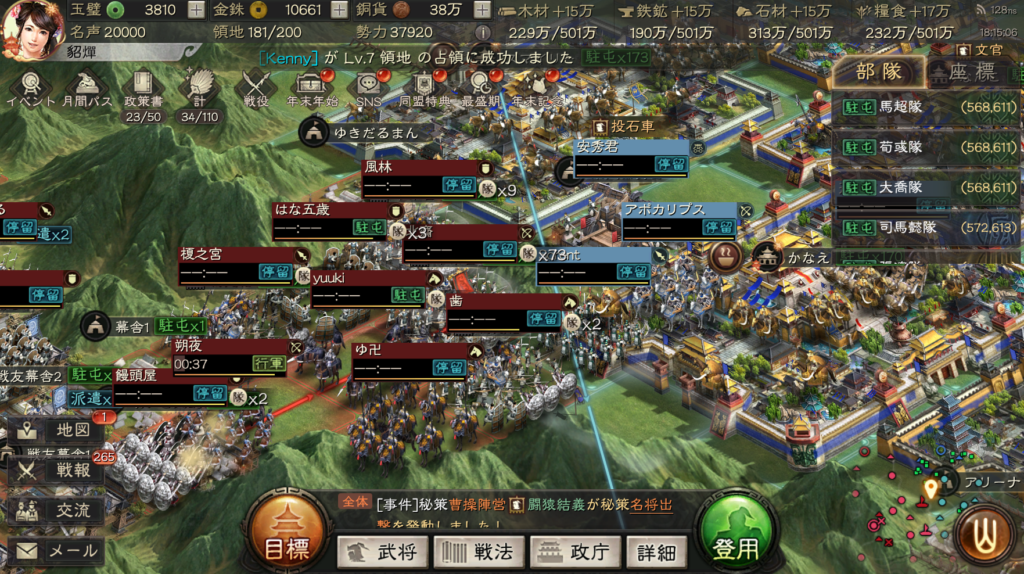The width and height of the screenshot is (1024, 574).
Task: Check the メール mailbox
Action: pyautogui.click(x=56, y=551)
